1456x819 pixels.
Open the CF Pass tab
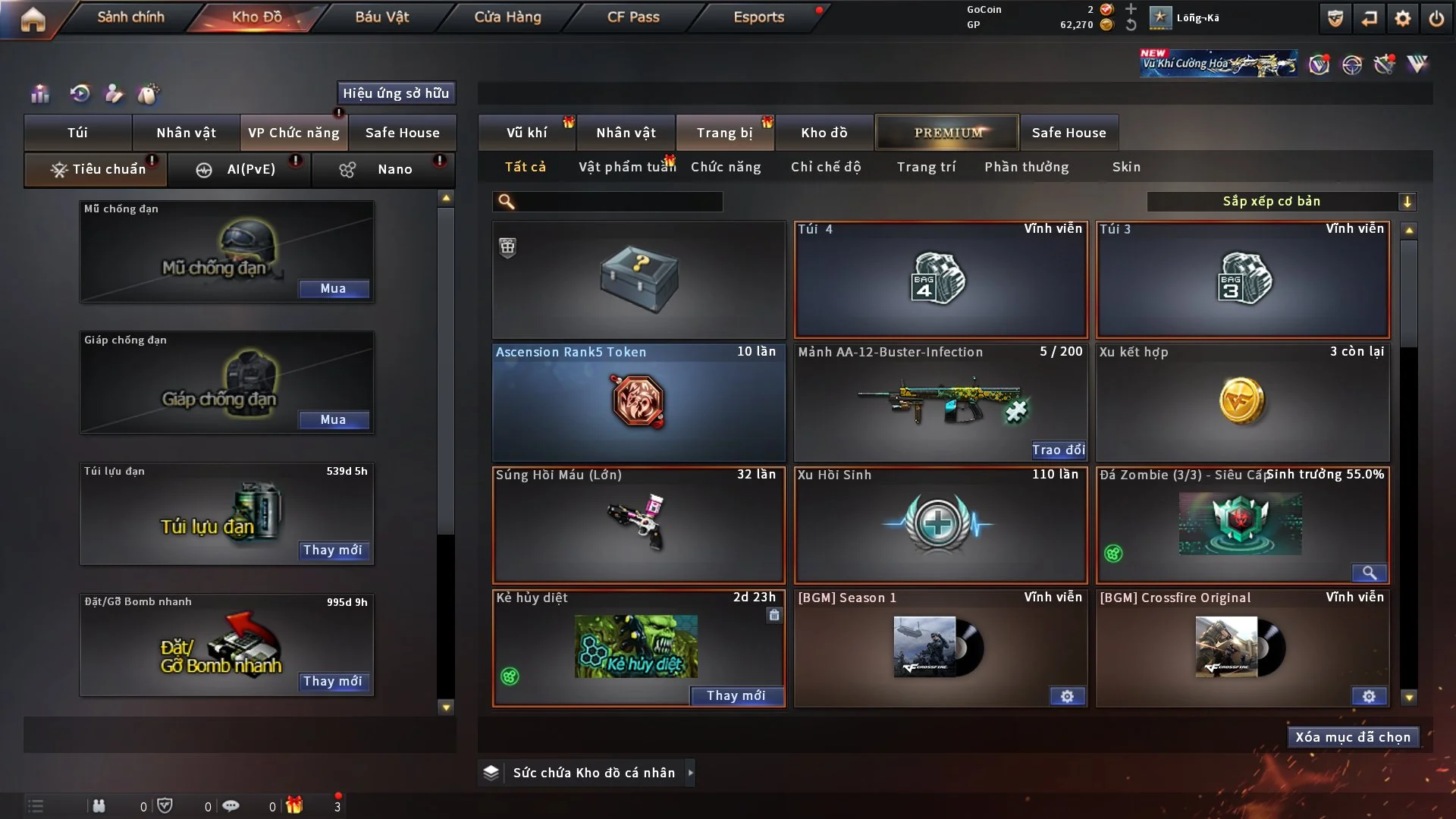[633, 17]
